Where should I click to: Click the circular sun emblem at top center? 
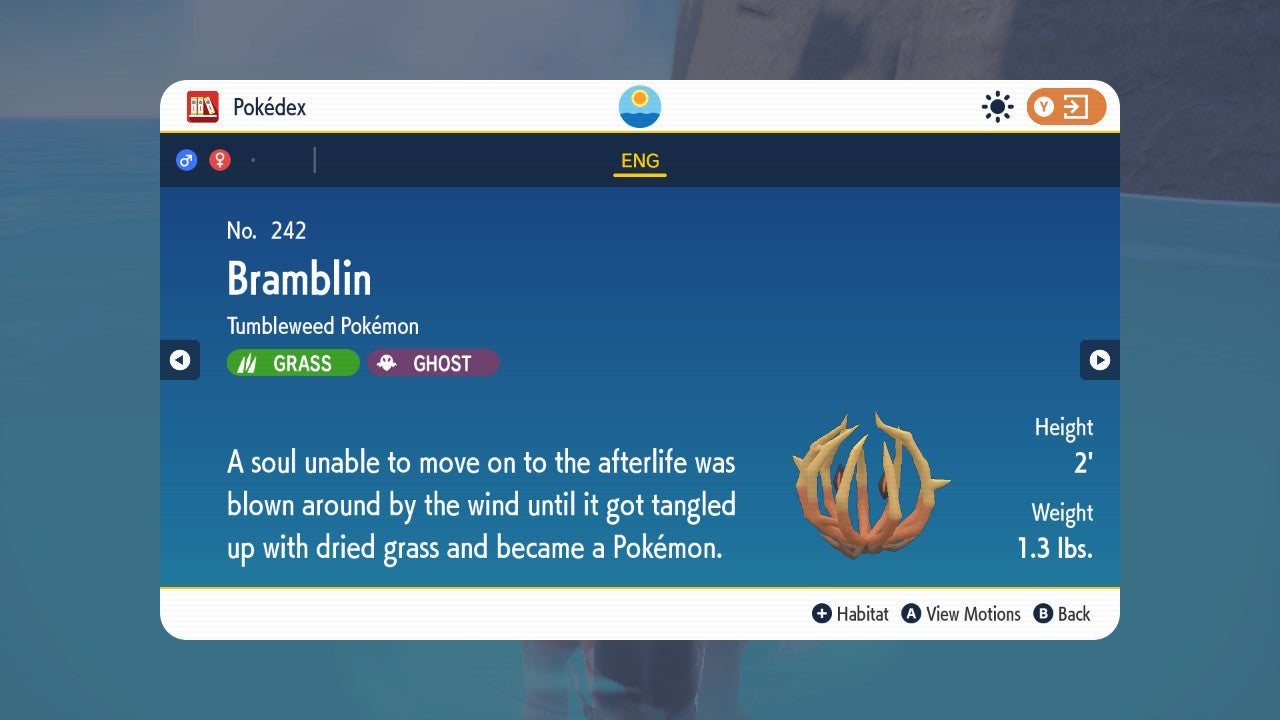[639, 105]
